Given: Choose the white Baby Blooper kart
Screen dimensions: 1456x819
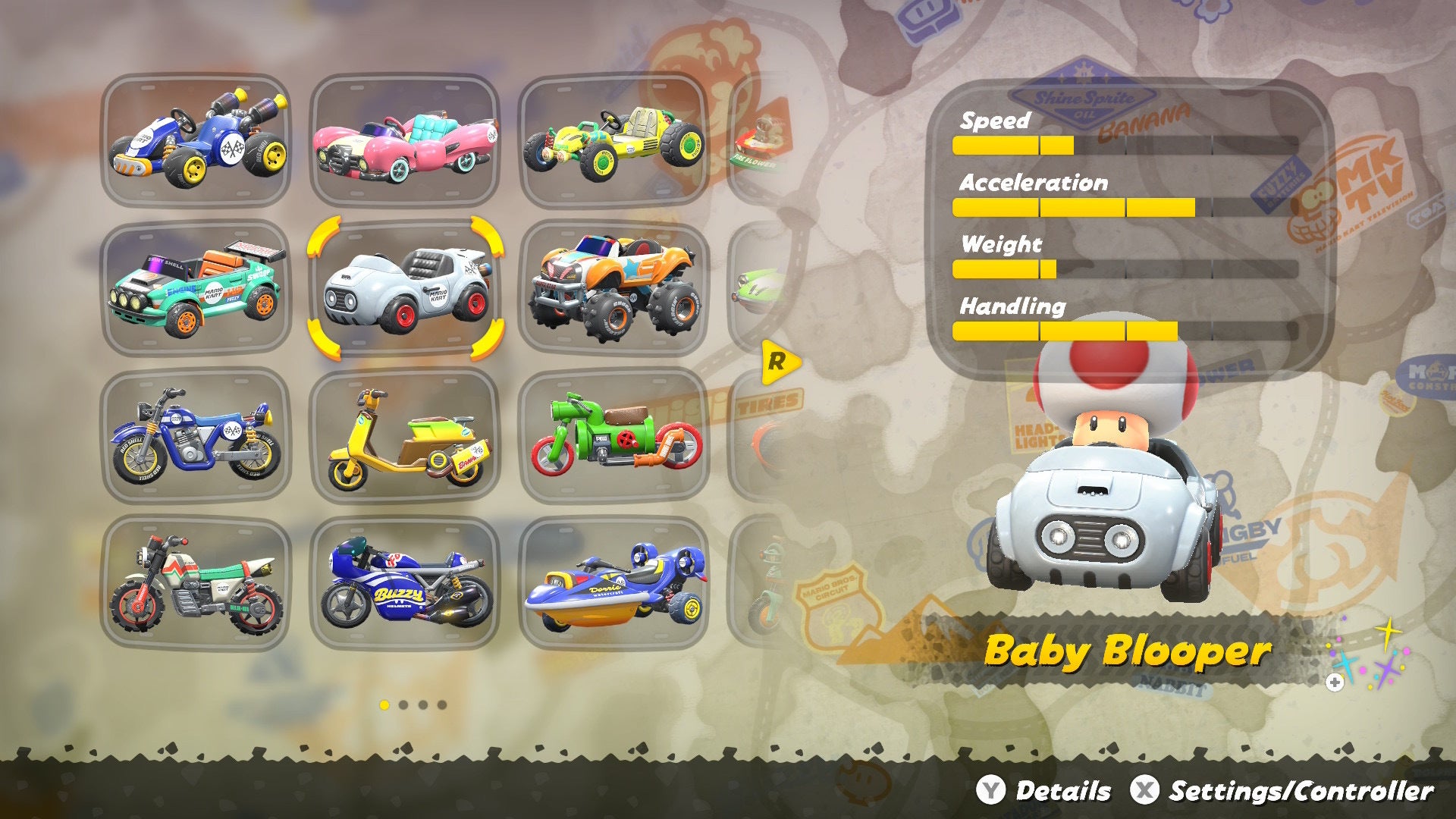Looking at the screenshot, I should pos(405,288).
